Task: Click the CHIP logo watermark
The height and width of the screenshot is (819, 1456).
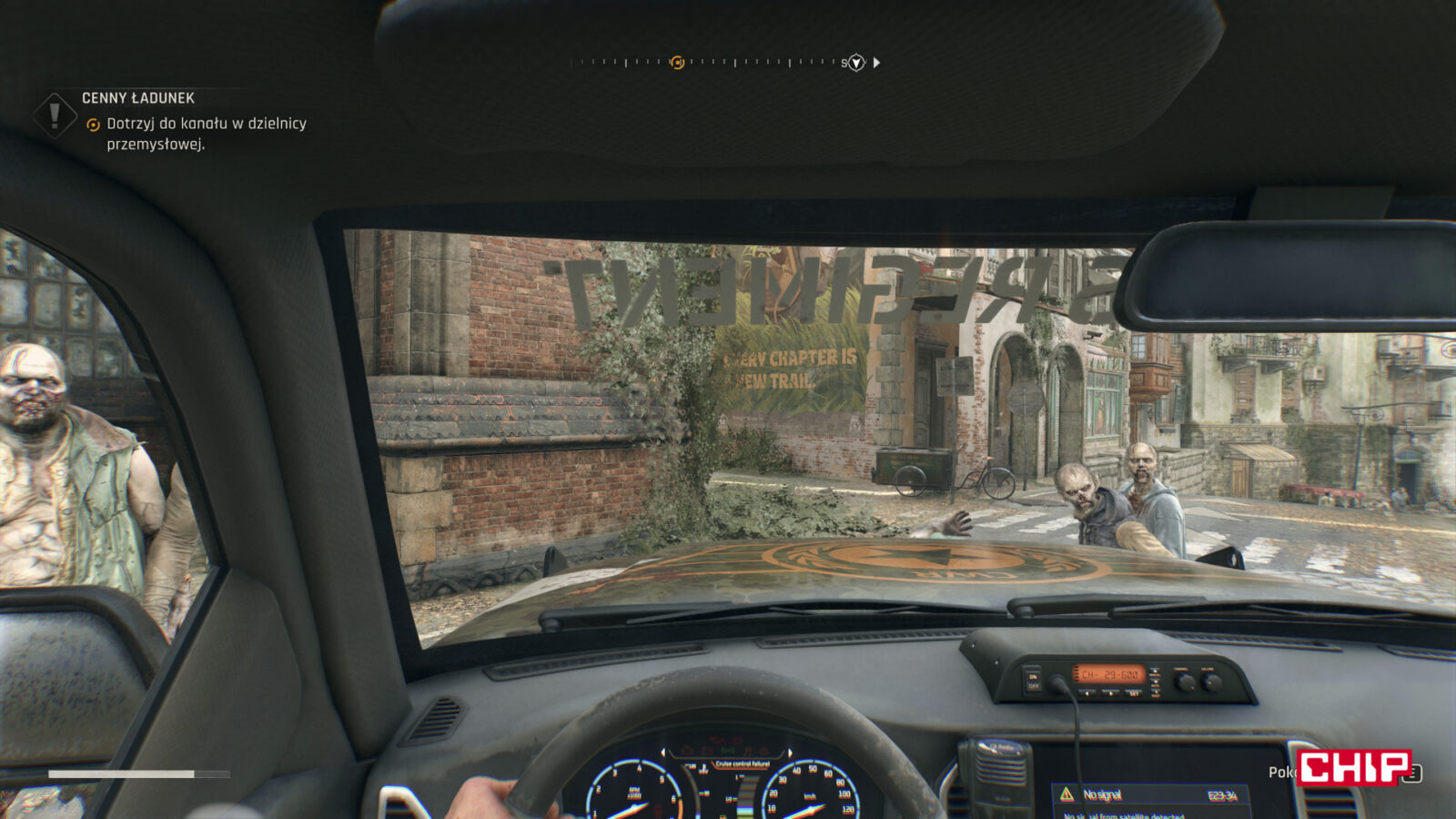Action: (x=1352, y=768)
